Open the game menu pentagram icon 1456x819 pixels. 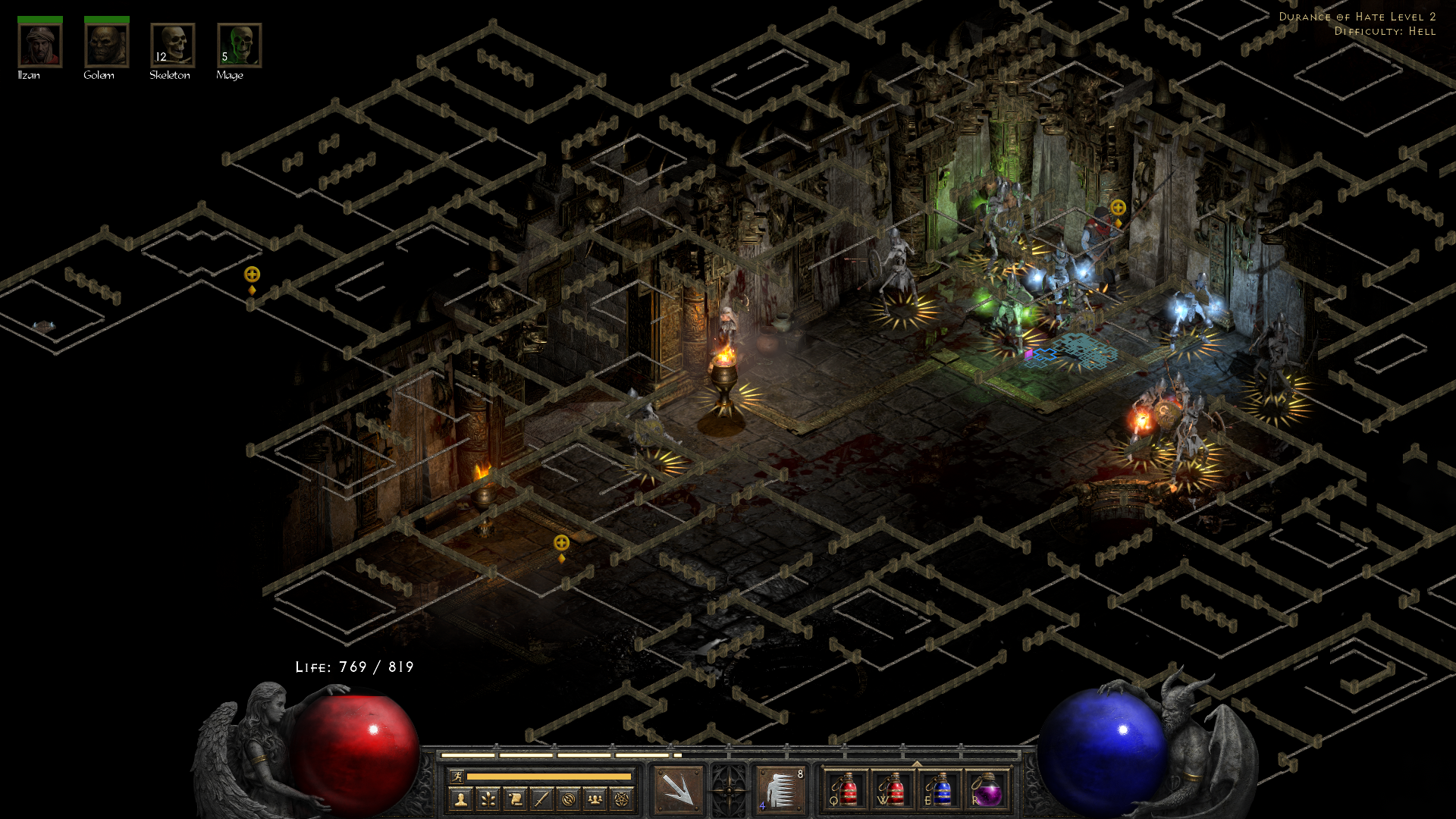pyautogui.click(x=622, y=799)
